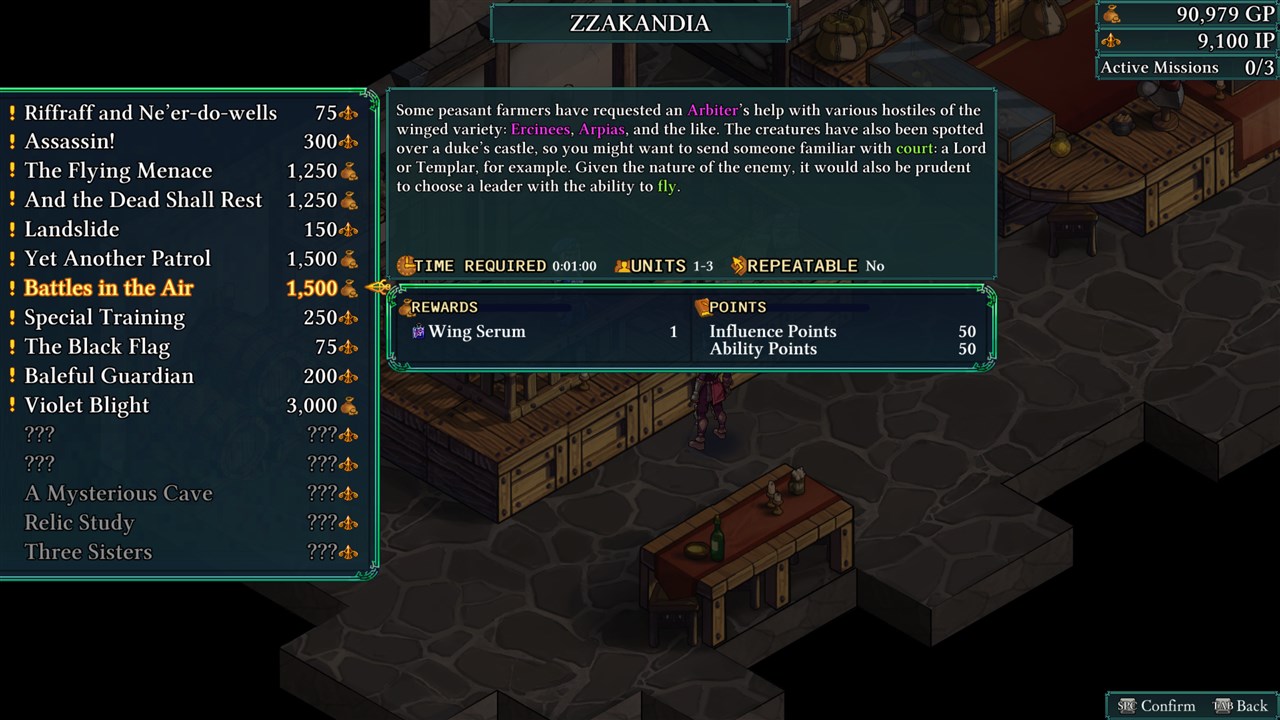Click the gold pouch icon on Violet Blight's reward
Viewport: 1280px width, 720px height.
[348, 406]
